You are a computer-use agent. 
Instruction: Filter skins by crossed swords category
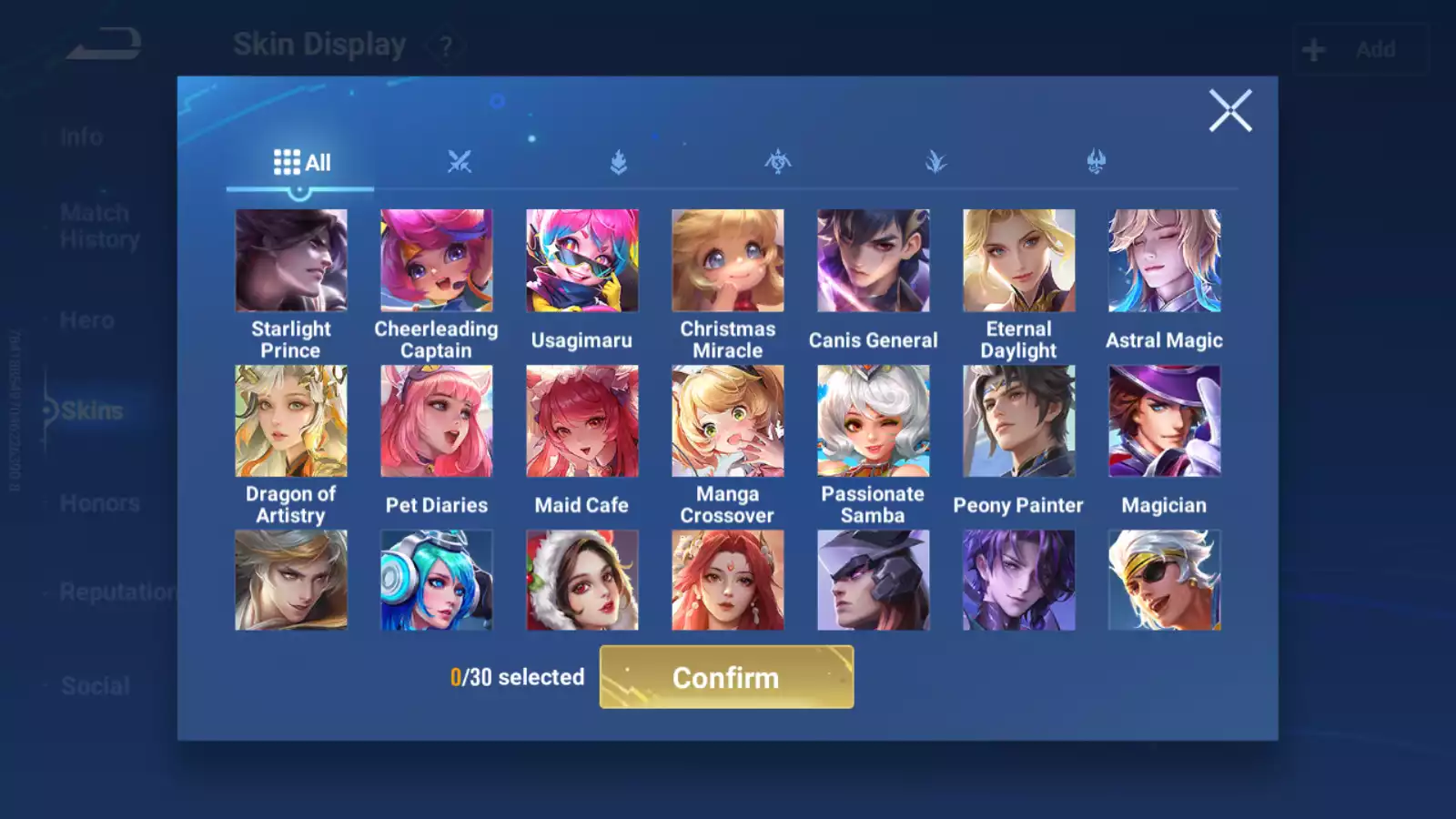tap(460, 163)
